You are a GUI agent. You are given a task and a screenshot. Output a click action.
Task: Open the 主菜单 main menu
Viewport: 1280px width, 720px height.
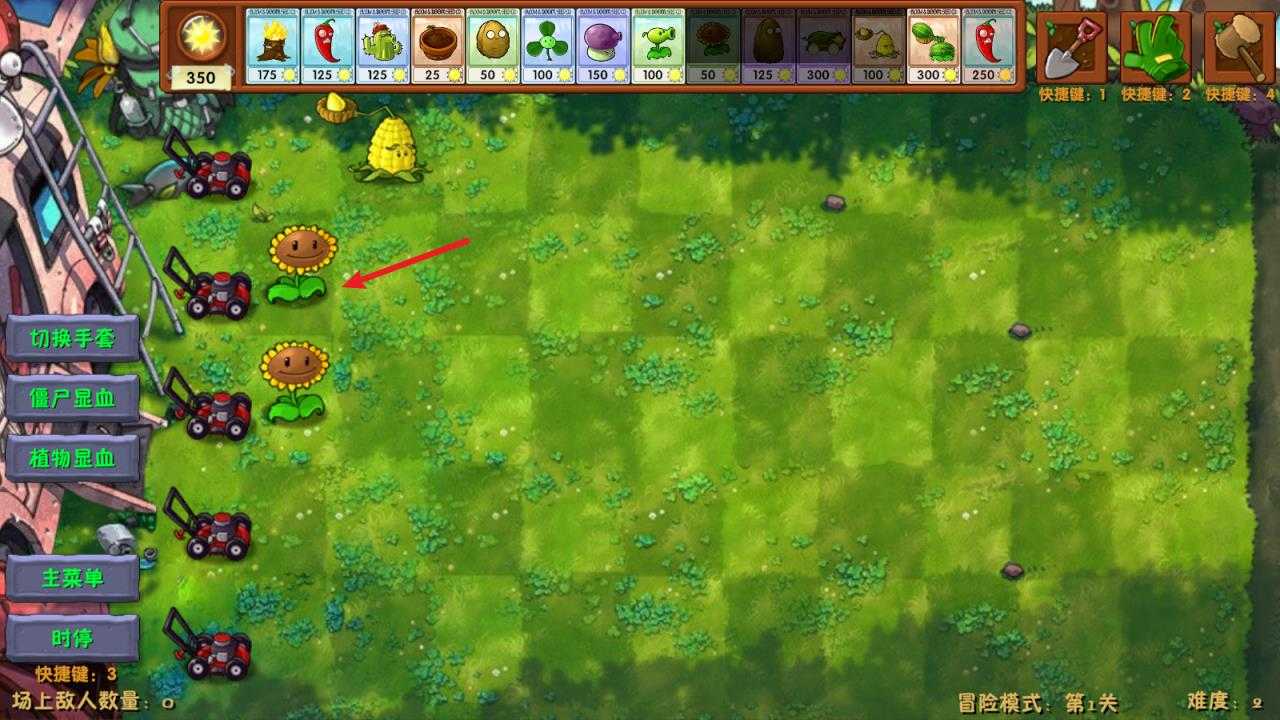72,577
